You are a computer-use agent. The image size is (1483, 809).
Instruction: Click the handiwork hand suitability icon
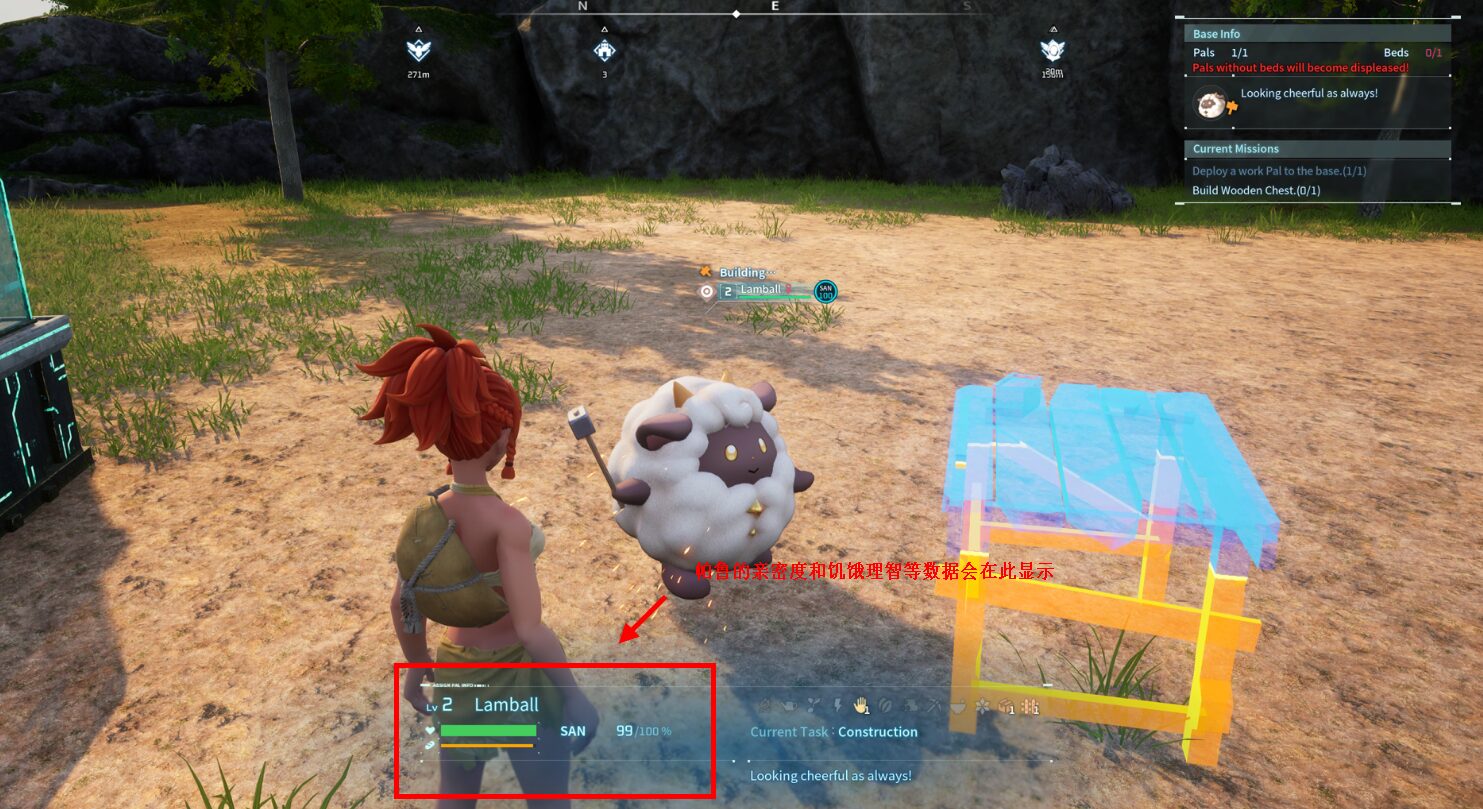tap(859, 706)
